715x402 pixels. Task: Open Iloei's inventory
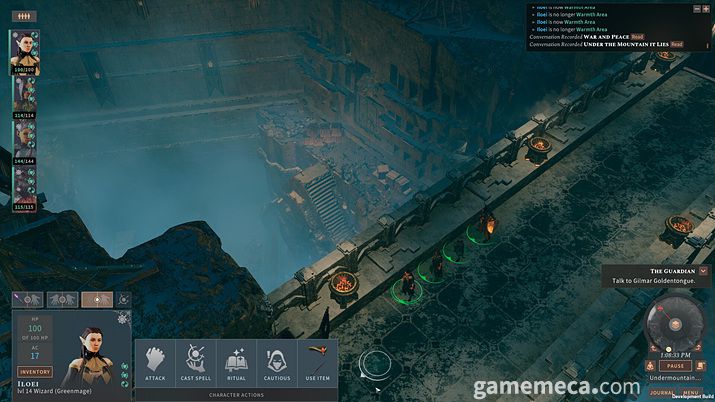[33, 372]
